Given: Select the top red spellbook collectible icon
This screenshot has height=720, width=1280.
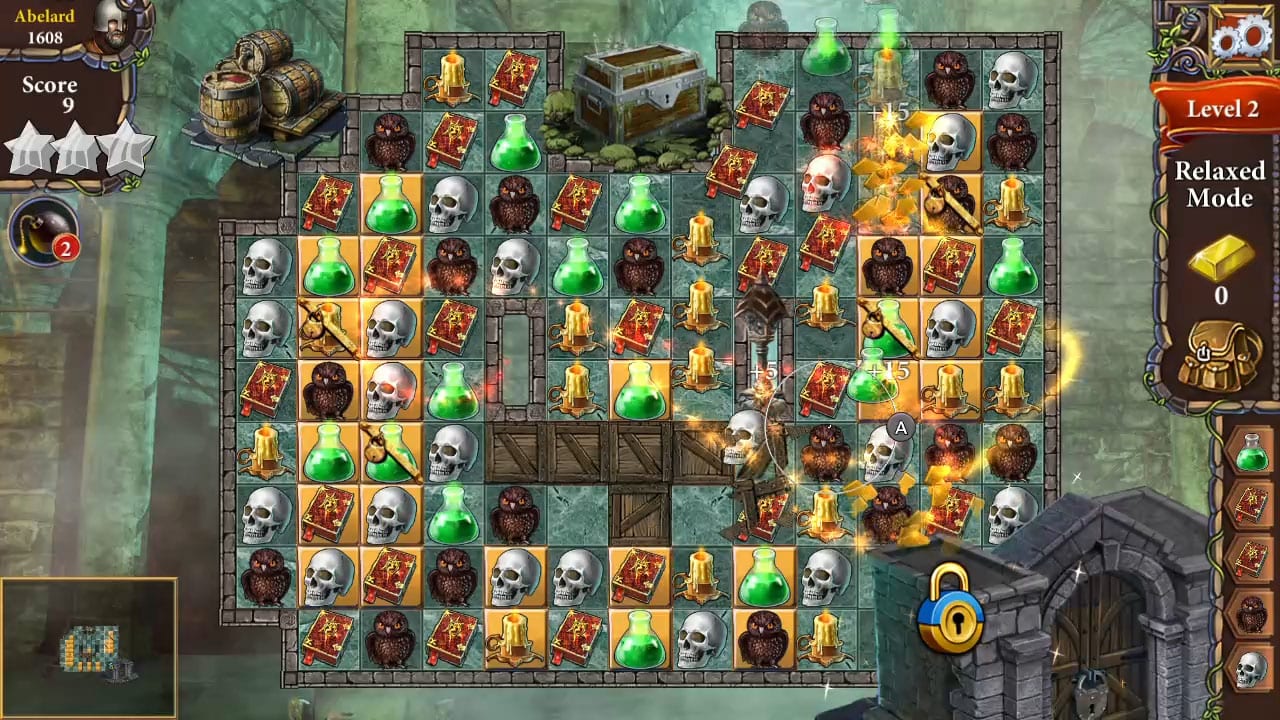Looking at the screenshot, I should click(1251, 503).
